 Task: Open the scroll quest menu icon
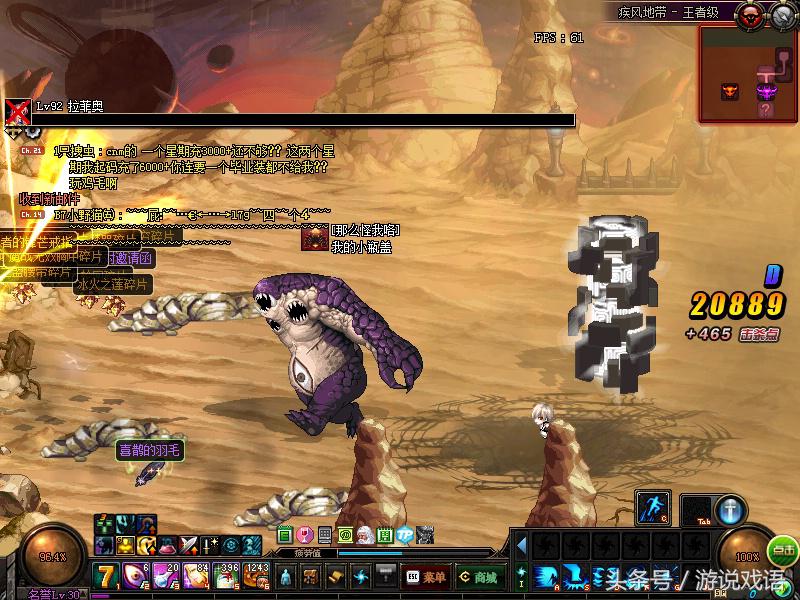336,577
